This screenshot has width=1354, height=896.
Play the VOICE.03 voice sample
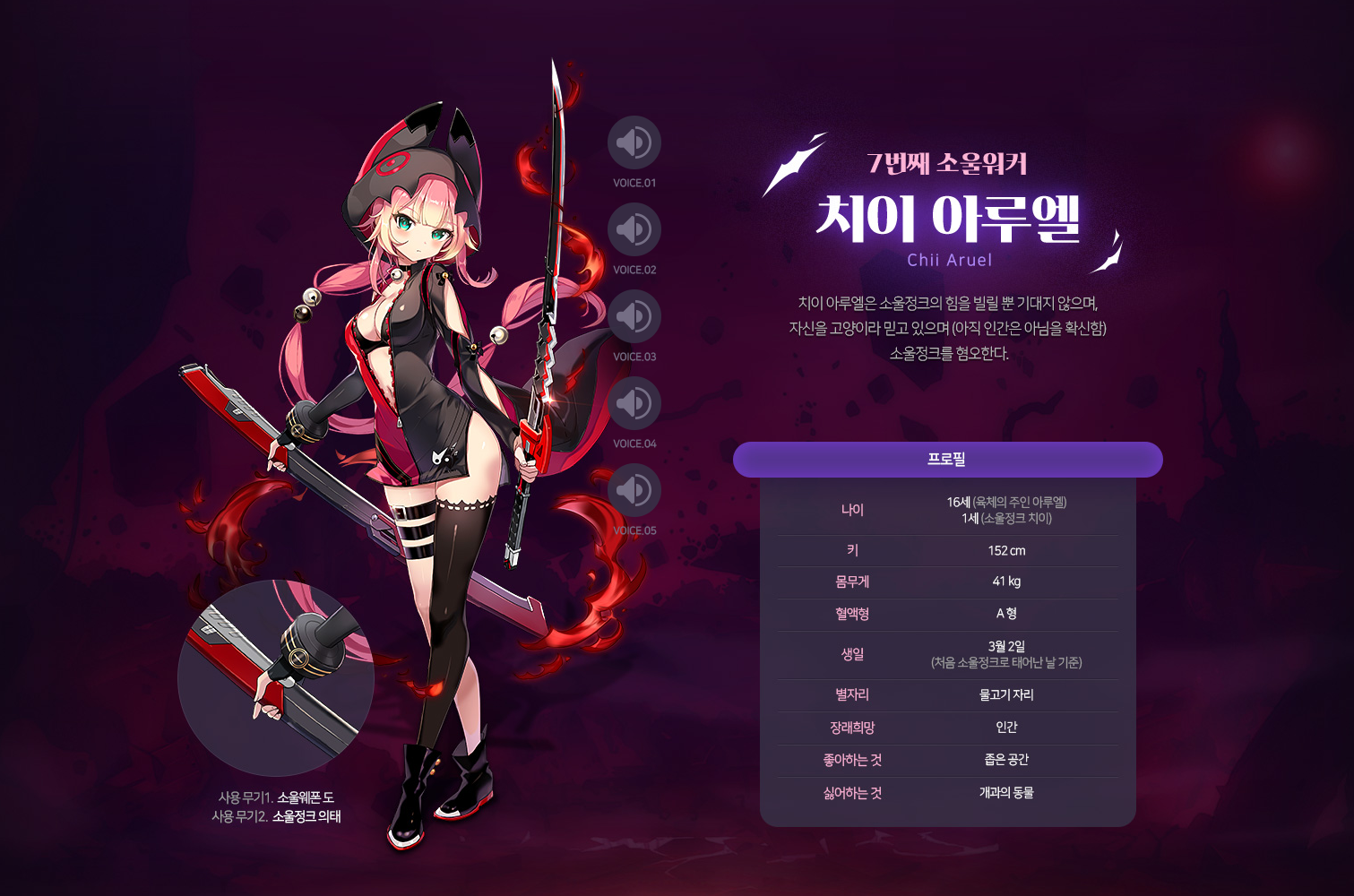click(x=634, y=315)
